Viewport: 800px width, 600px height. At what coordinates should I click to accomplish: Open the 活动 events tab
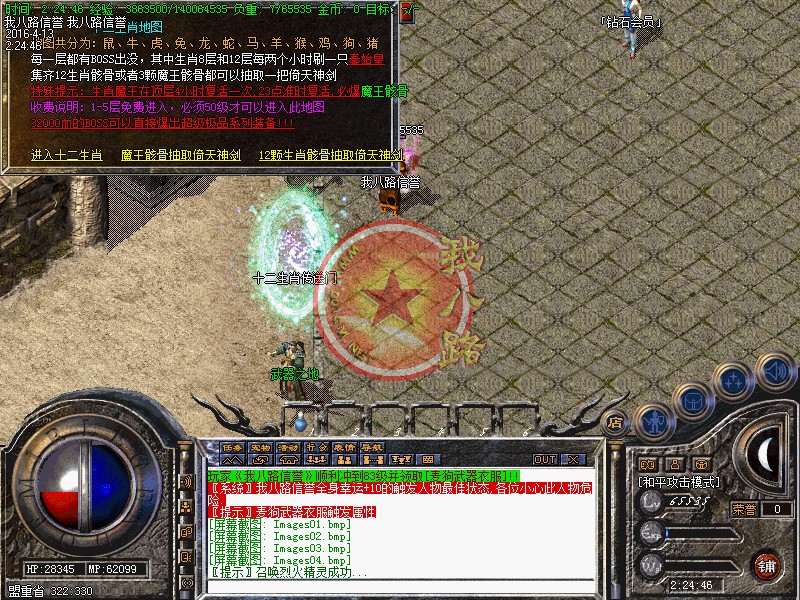[x=288, y=447]
